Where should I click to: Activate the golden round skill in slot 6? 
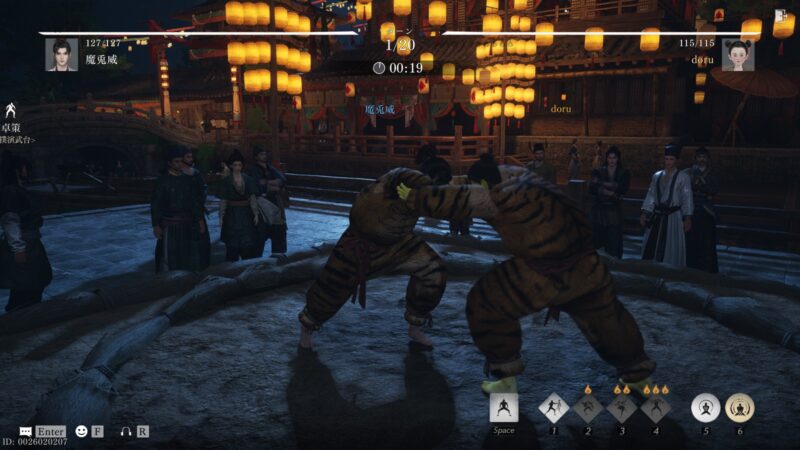(x=740, y=408)
